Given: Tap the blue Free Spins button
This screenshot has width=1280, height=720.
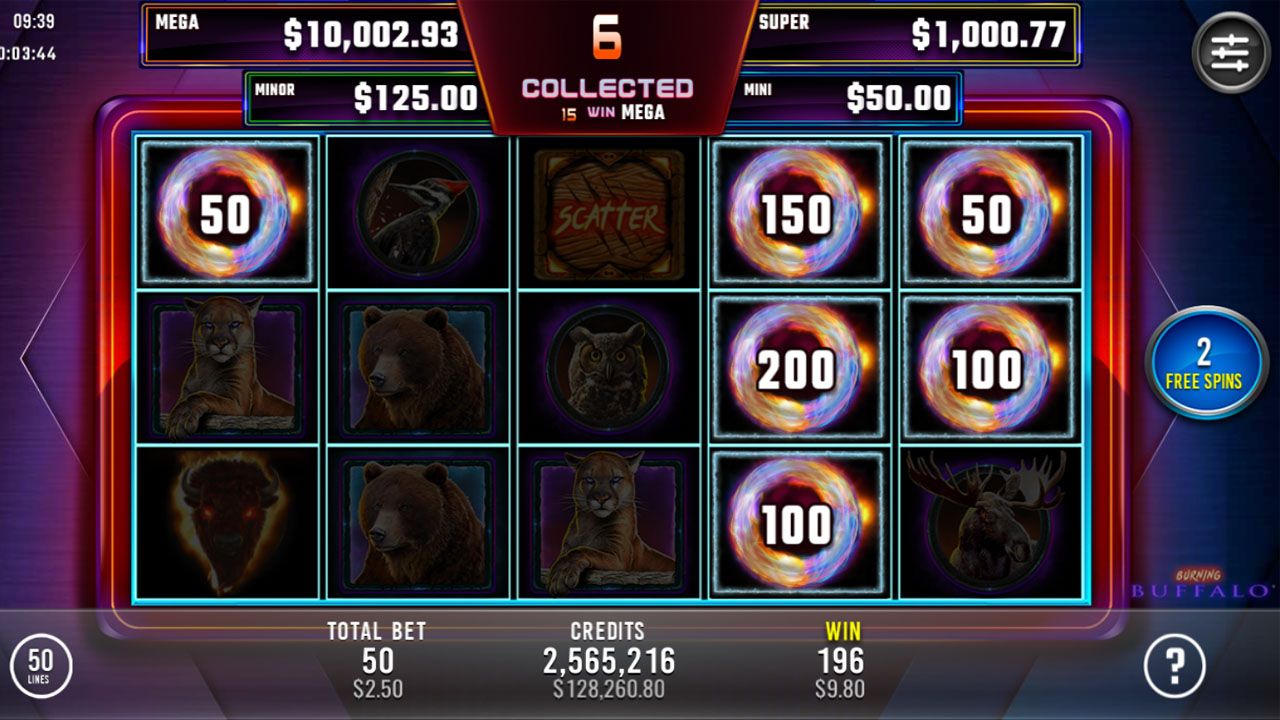Looking at the screenshot, I should click(1203, 363).
